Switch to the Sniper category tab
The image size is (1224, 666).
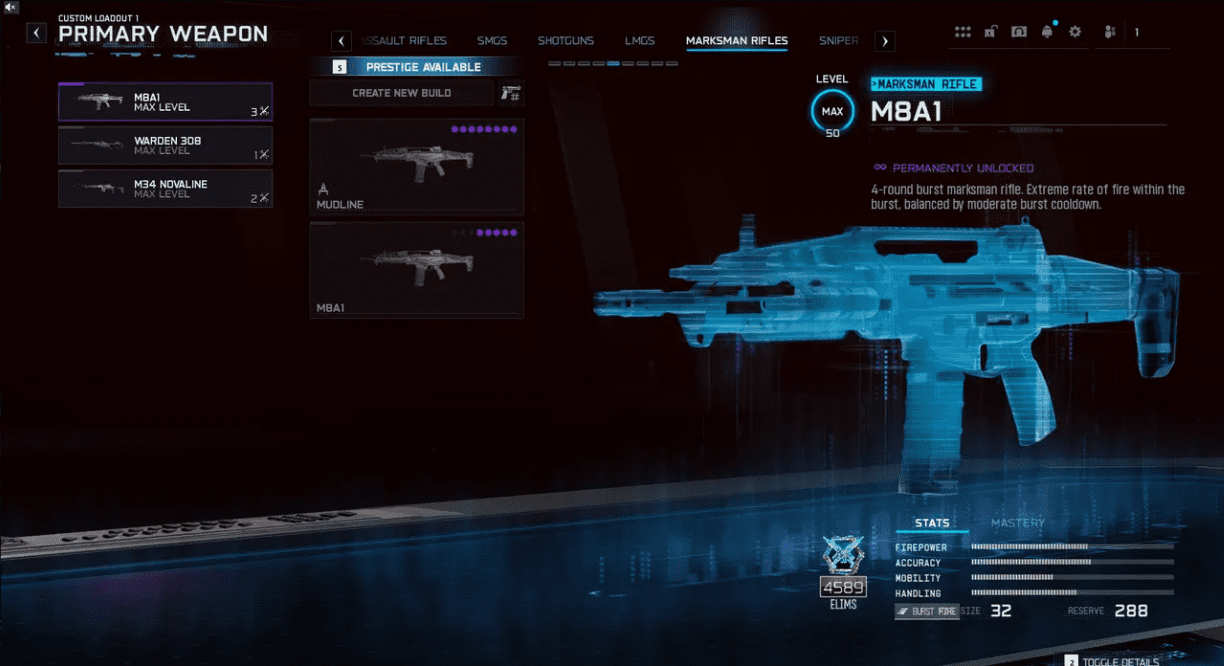coord(838,41)
